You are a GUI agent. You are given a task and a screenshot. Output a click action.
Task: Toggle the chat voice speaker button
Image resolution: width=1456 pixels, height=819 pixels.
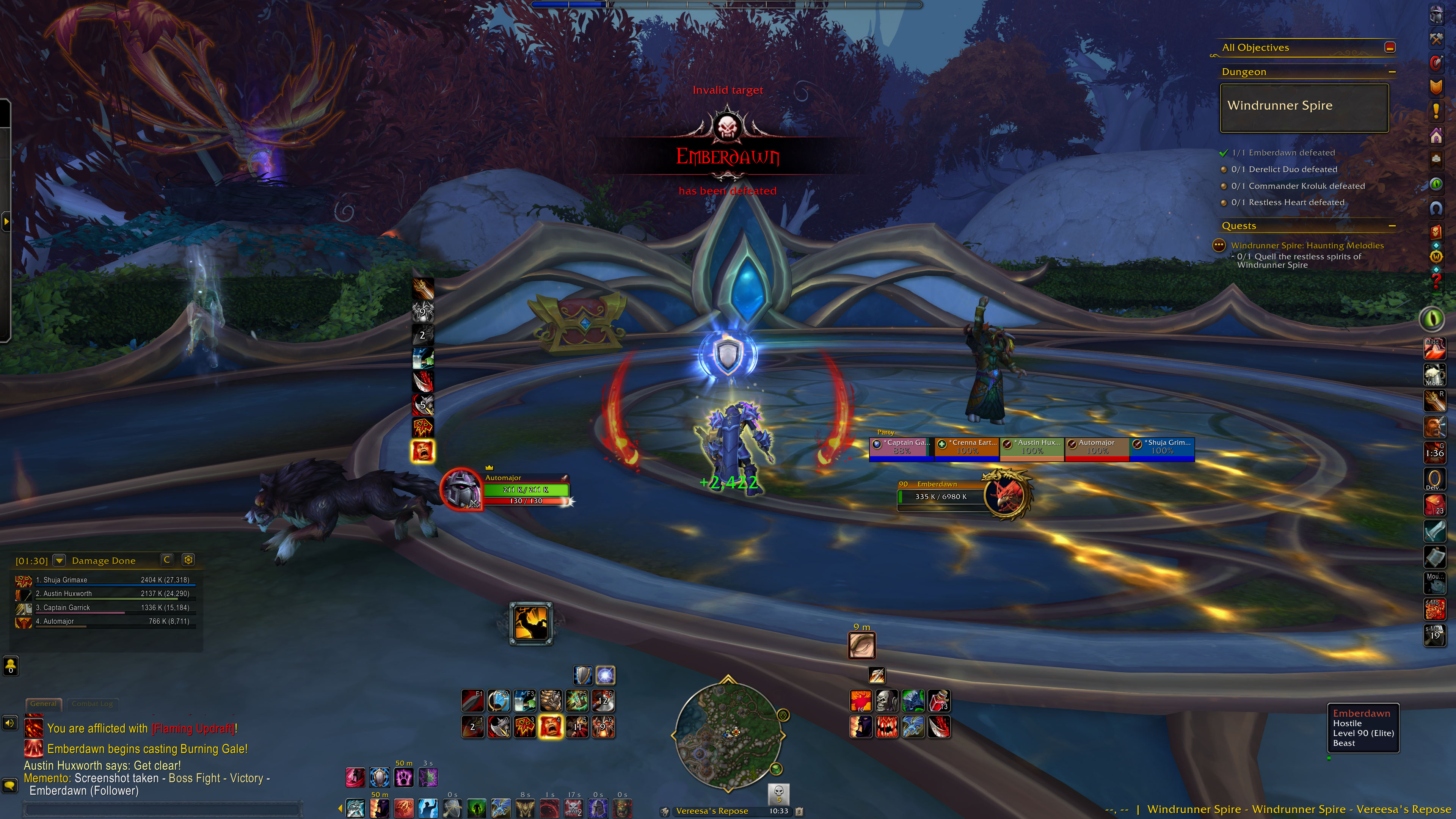(9, 723)
